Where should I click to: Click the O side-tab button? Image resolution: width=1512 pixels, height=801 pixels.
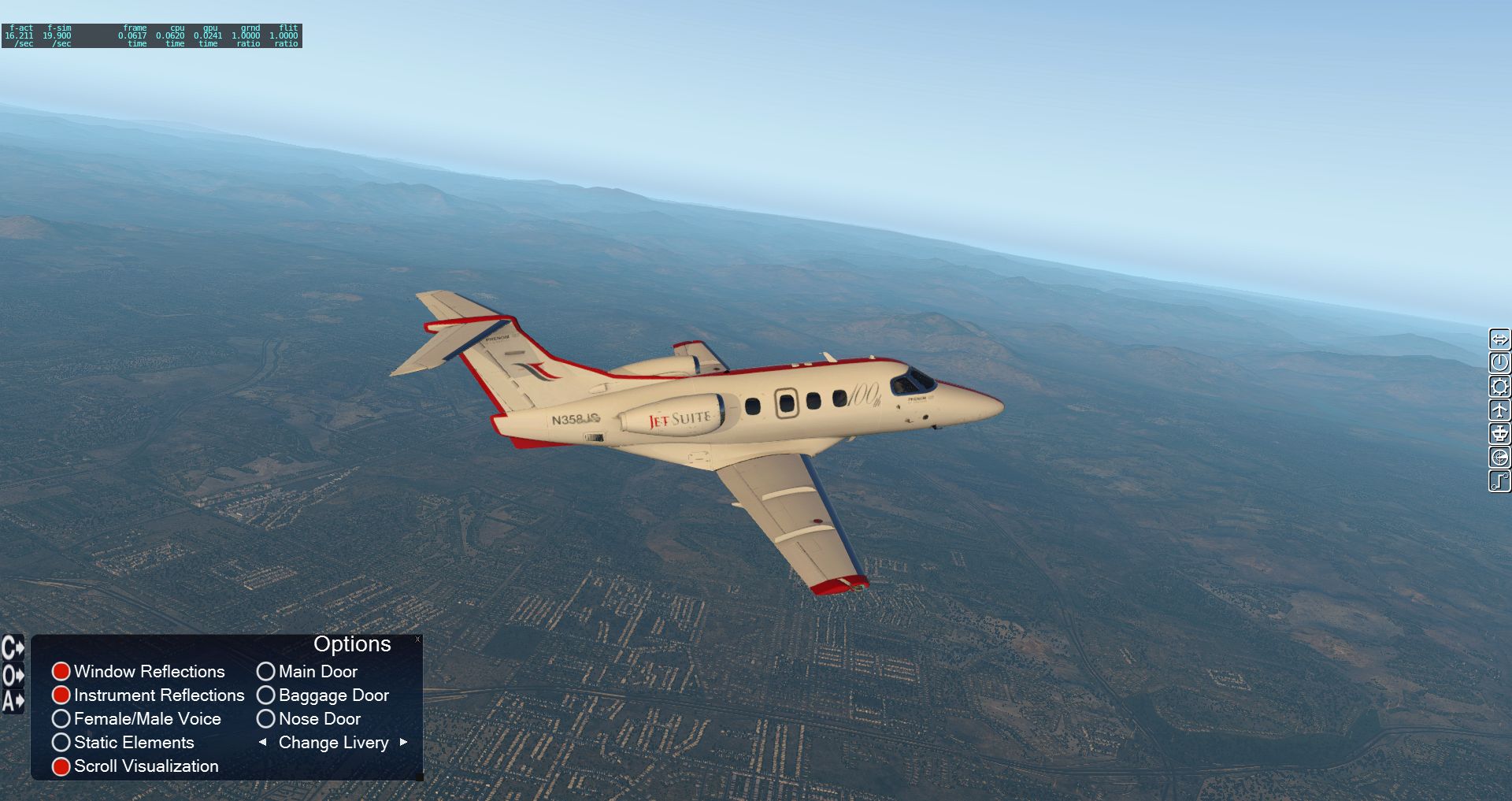pos(13,675)
